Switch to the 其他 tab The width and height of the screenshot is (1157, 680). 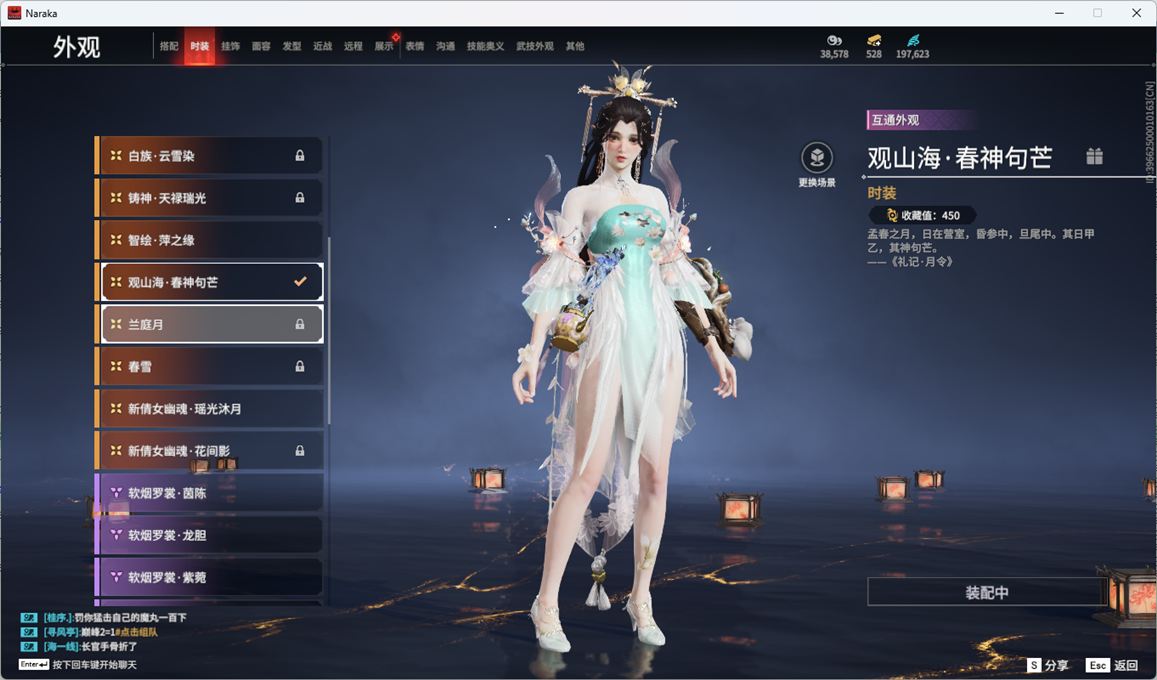(575, 46)
